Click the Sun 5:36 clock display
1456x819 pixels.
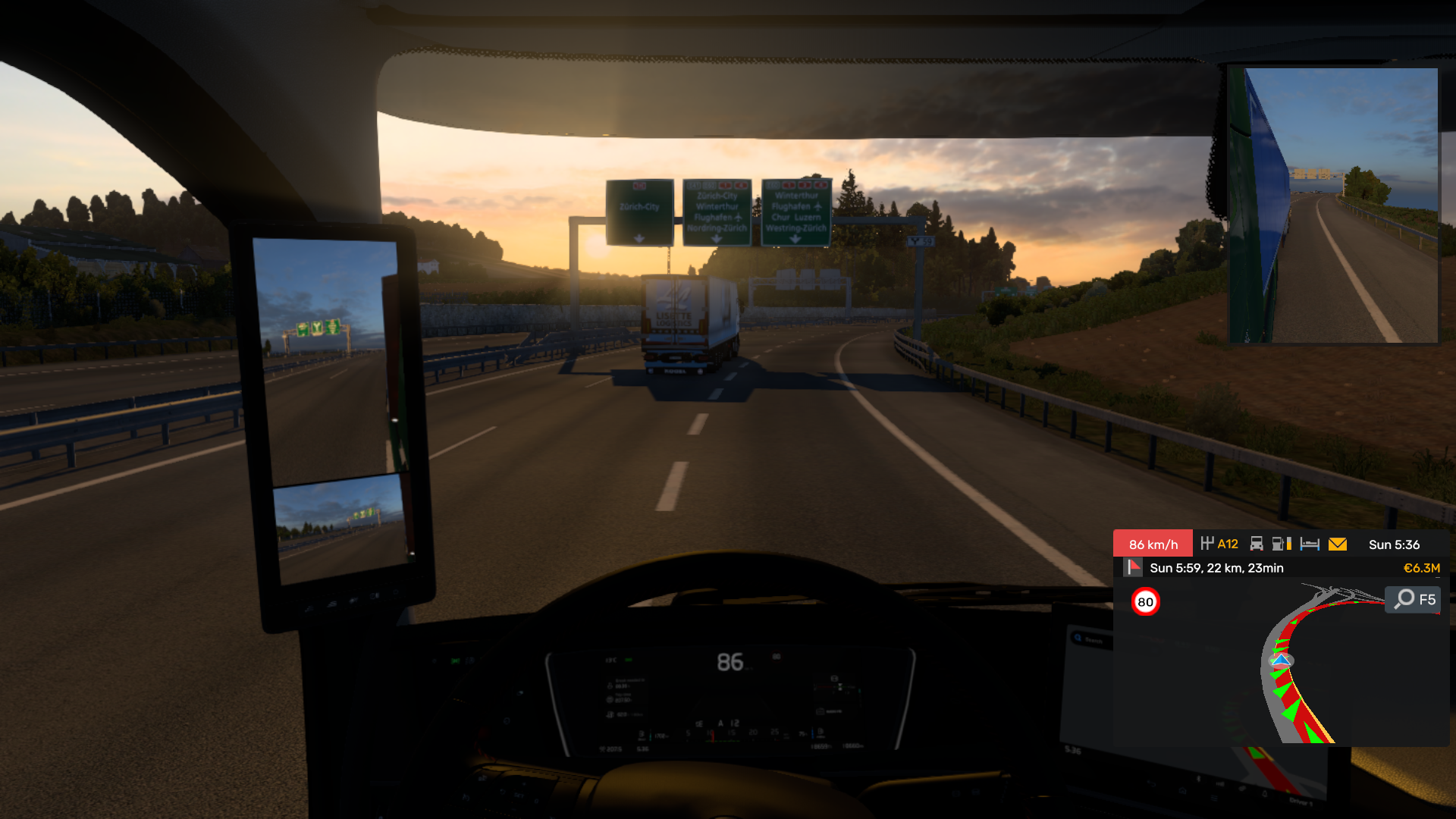(1395, 544)
